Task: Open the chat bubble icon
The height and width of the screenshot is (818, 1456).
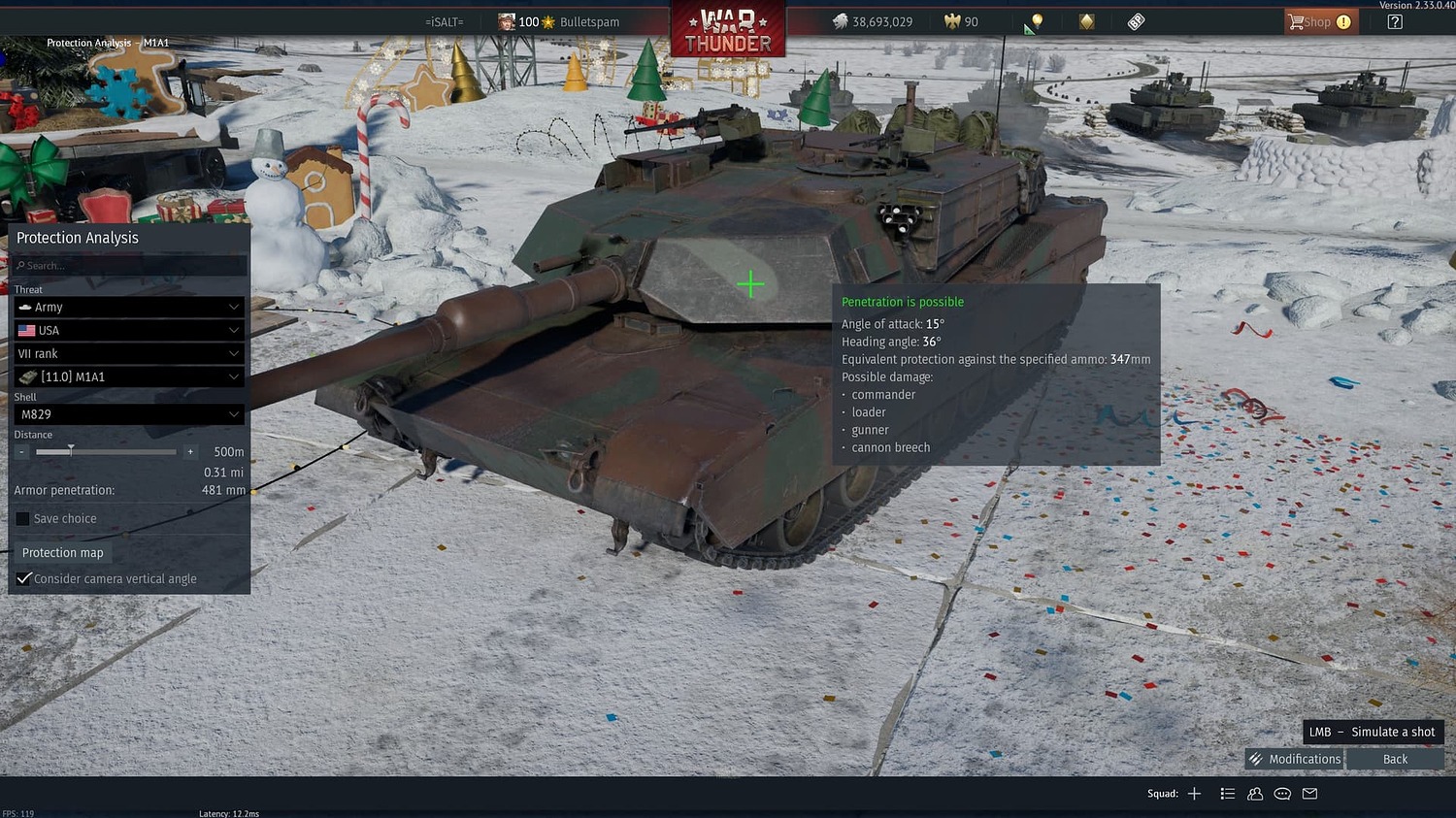Action: (1282, 793)
